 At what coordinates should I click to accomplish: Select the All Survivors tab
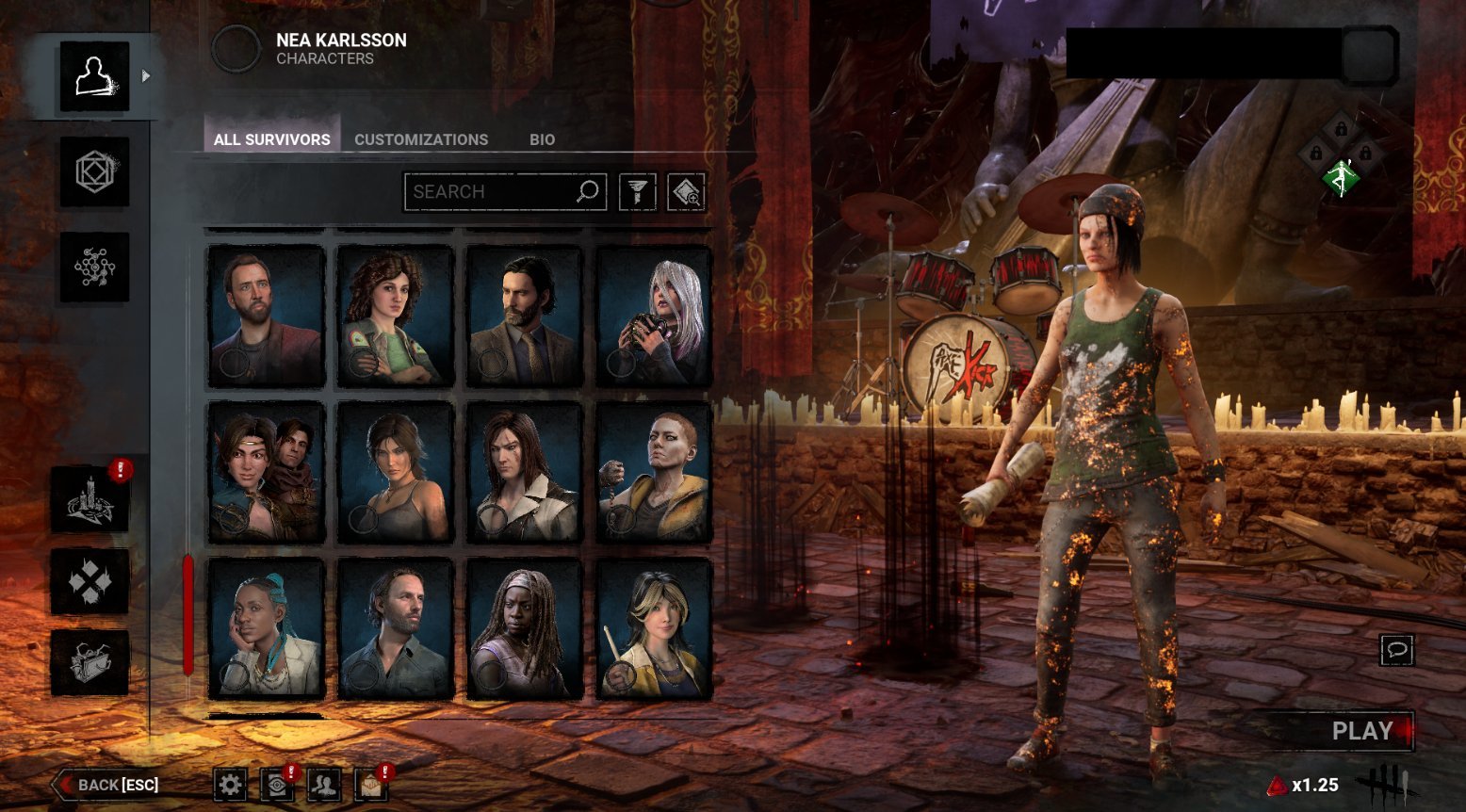tap(271, 139)
